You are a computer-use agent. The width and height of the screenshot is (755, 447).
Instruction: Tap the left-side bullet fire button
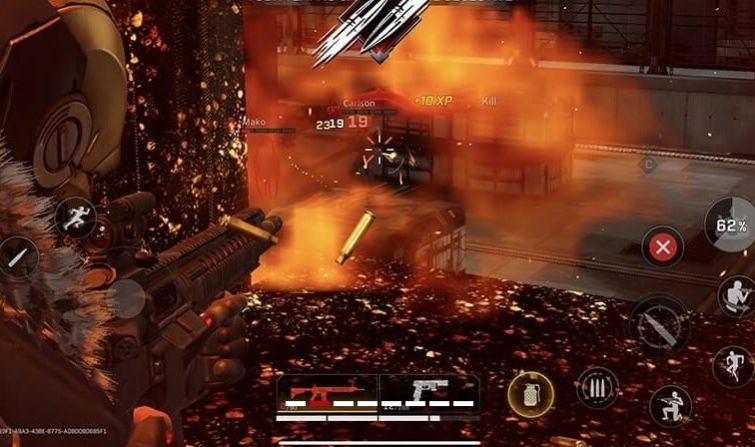[x=17, y=257]
